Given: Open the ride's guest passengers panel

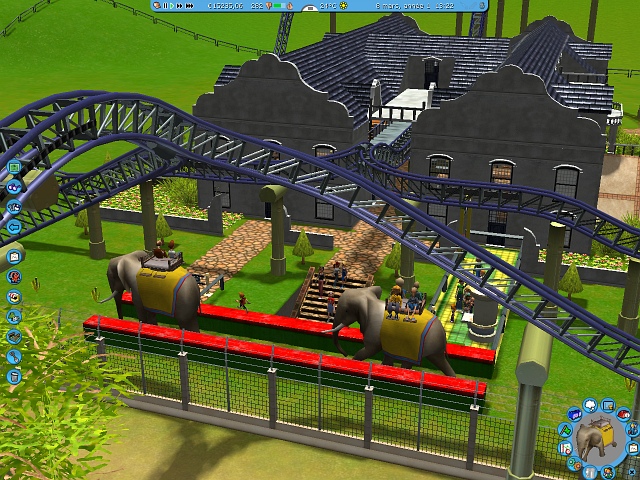Looking at the screenshot, I should coord(607,472).
